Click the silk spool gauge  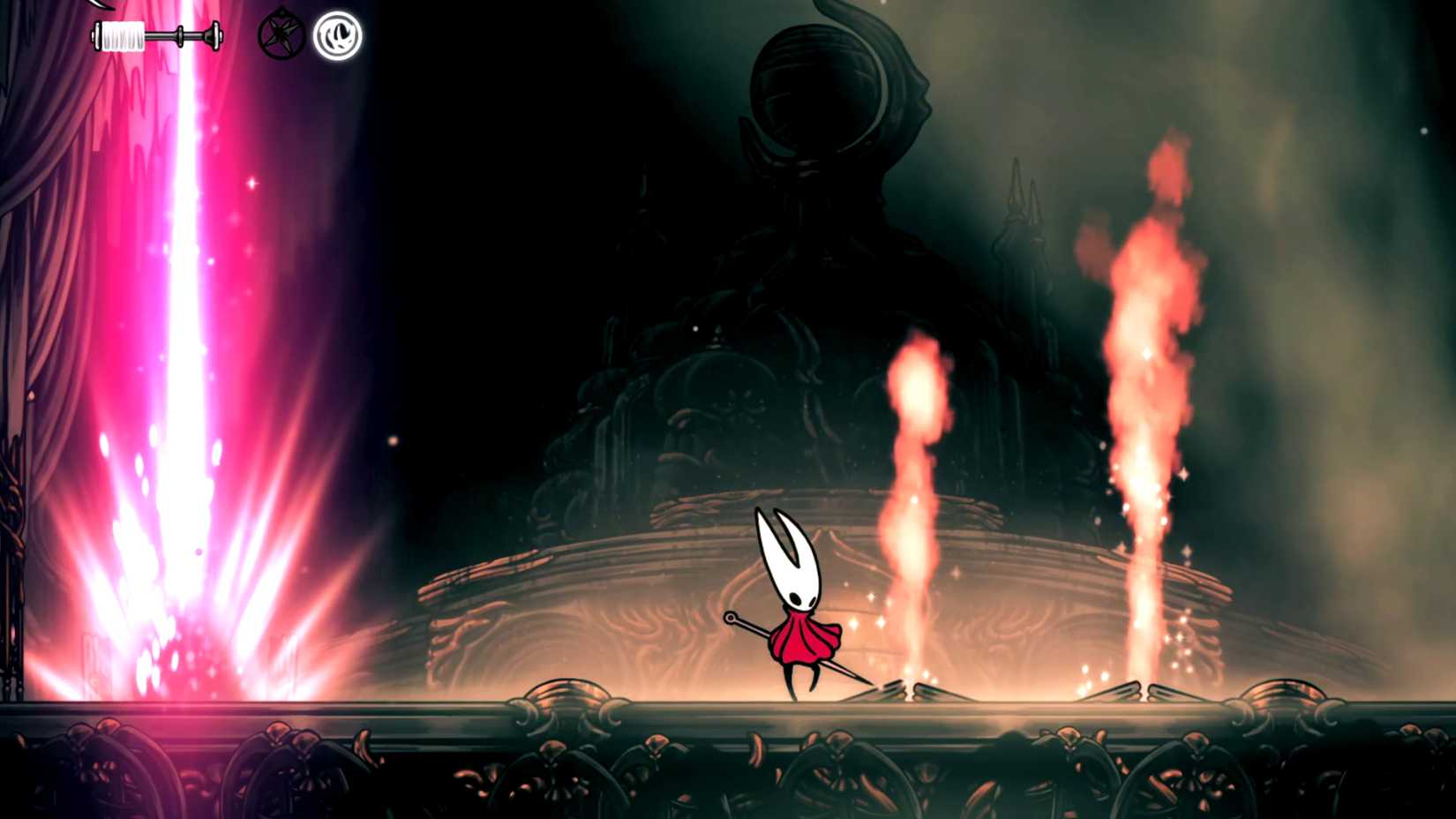[157, 35]
